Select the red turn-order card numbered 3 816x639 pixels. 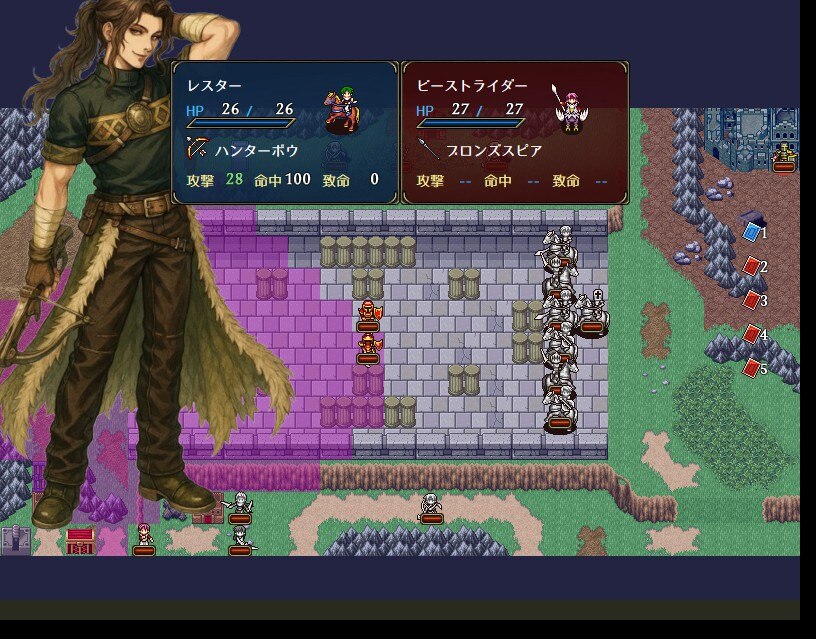click(x=752, y=300)
